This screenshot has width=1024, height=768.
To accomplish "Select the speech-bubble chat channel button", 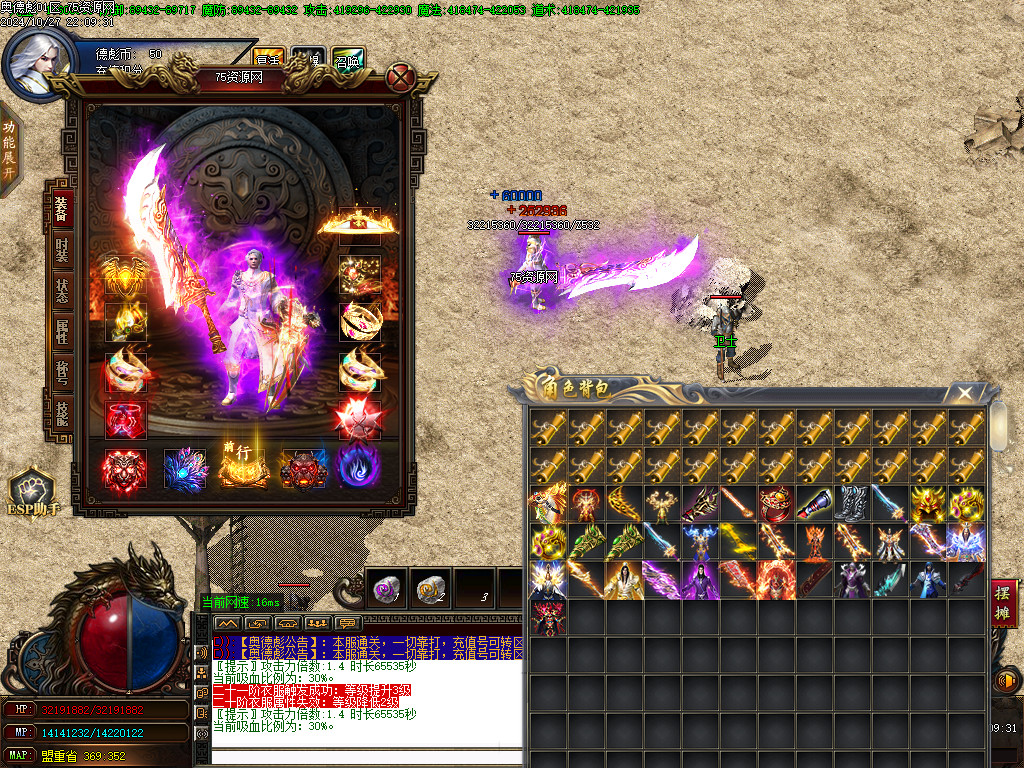I will [349, 624].
